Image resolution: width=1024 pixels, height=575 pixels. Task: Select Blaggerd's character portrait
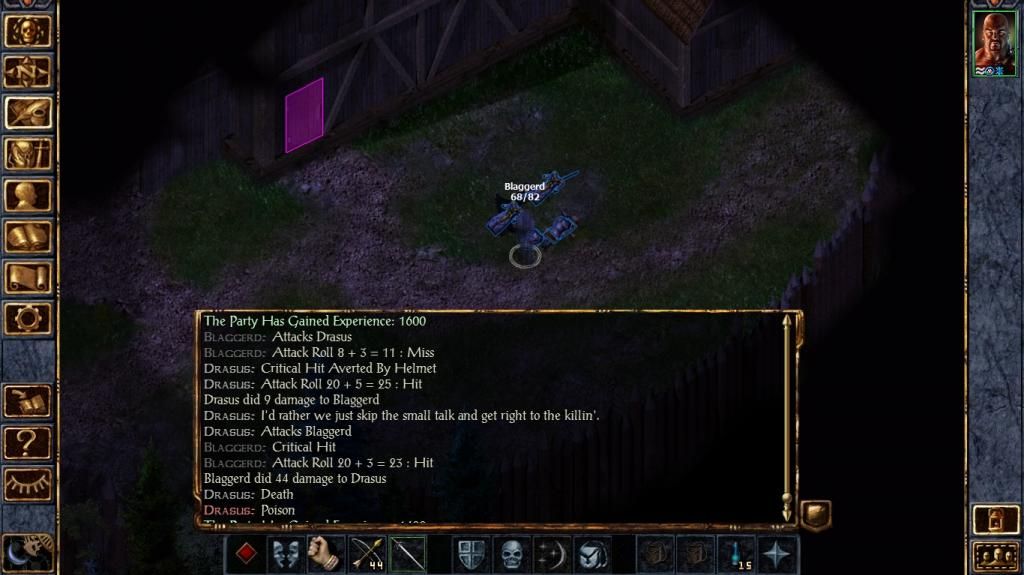[994, 44]
